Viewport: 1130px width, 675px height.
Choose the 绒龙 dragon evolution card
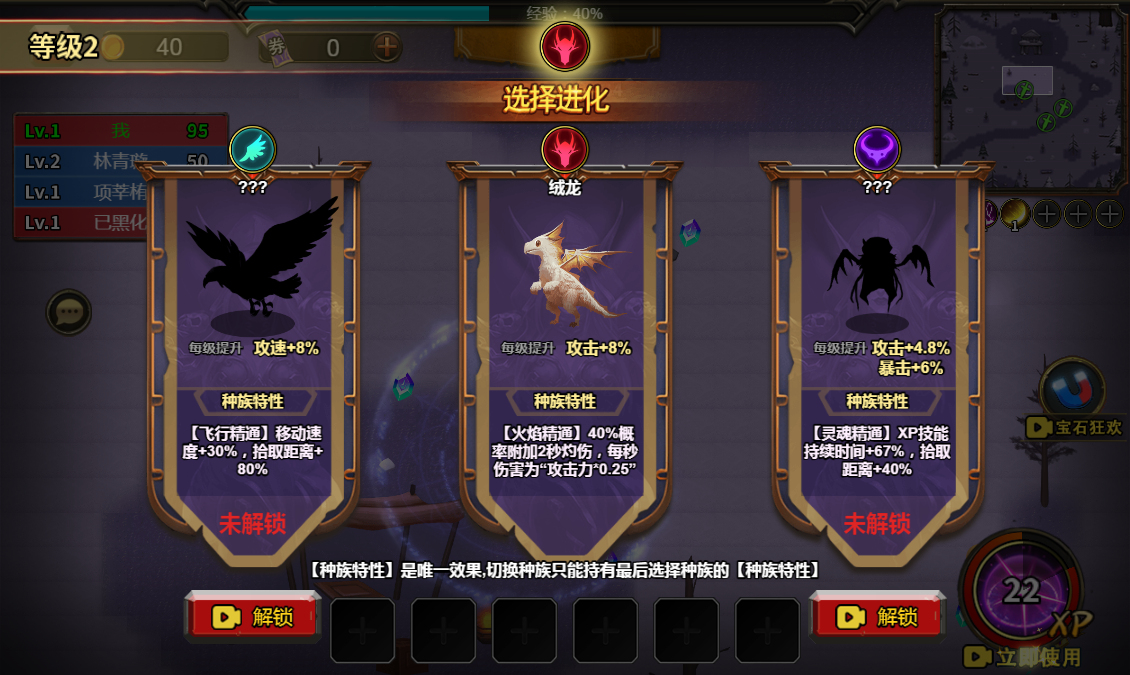(564, 340)
